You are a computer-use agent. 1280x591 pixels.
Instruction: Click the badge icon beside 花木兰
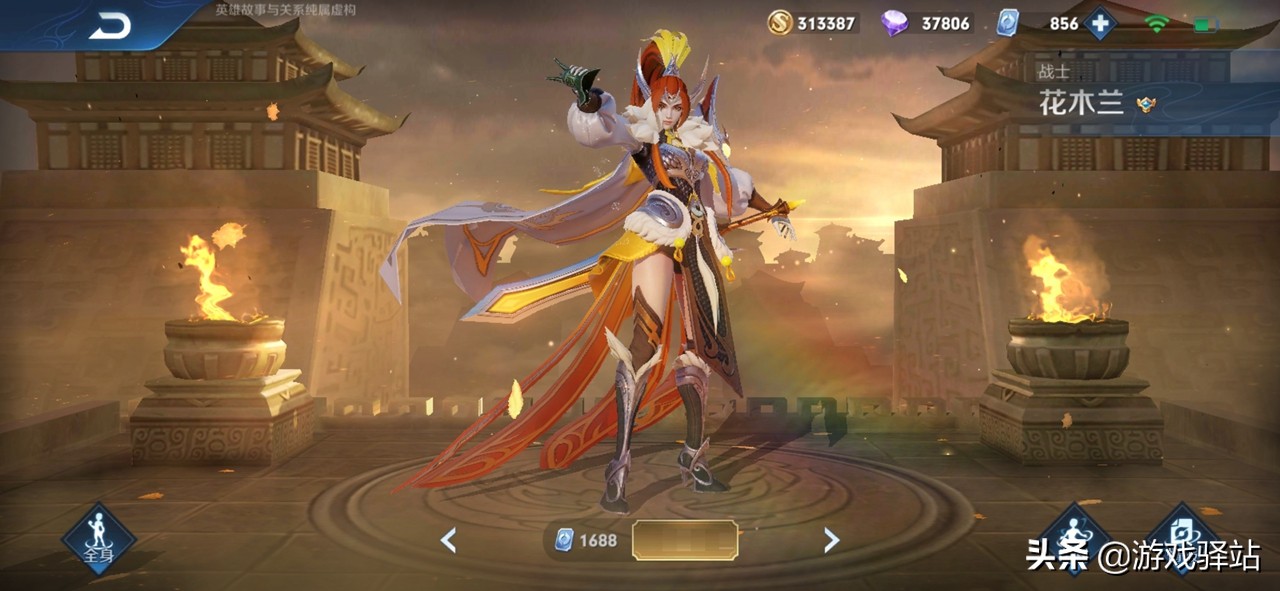coord(1146,105)
